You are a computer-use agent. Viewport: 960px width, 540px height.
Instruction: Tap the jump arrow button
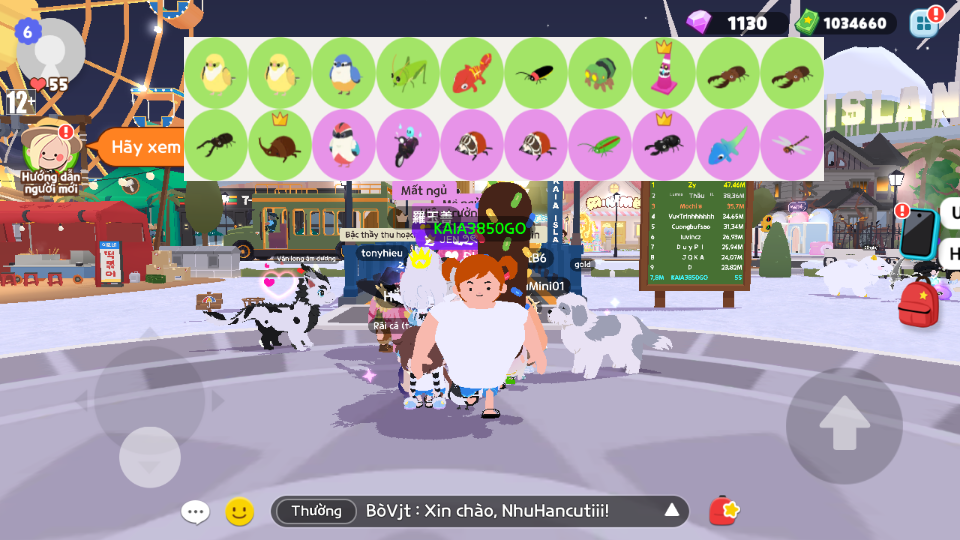point(844,426)
